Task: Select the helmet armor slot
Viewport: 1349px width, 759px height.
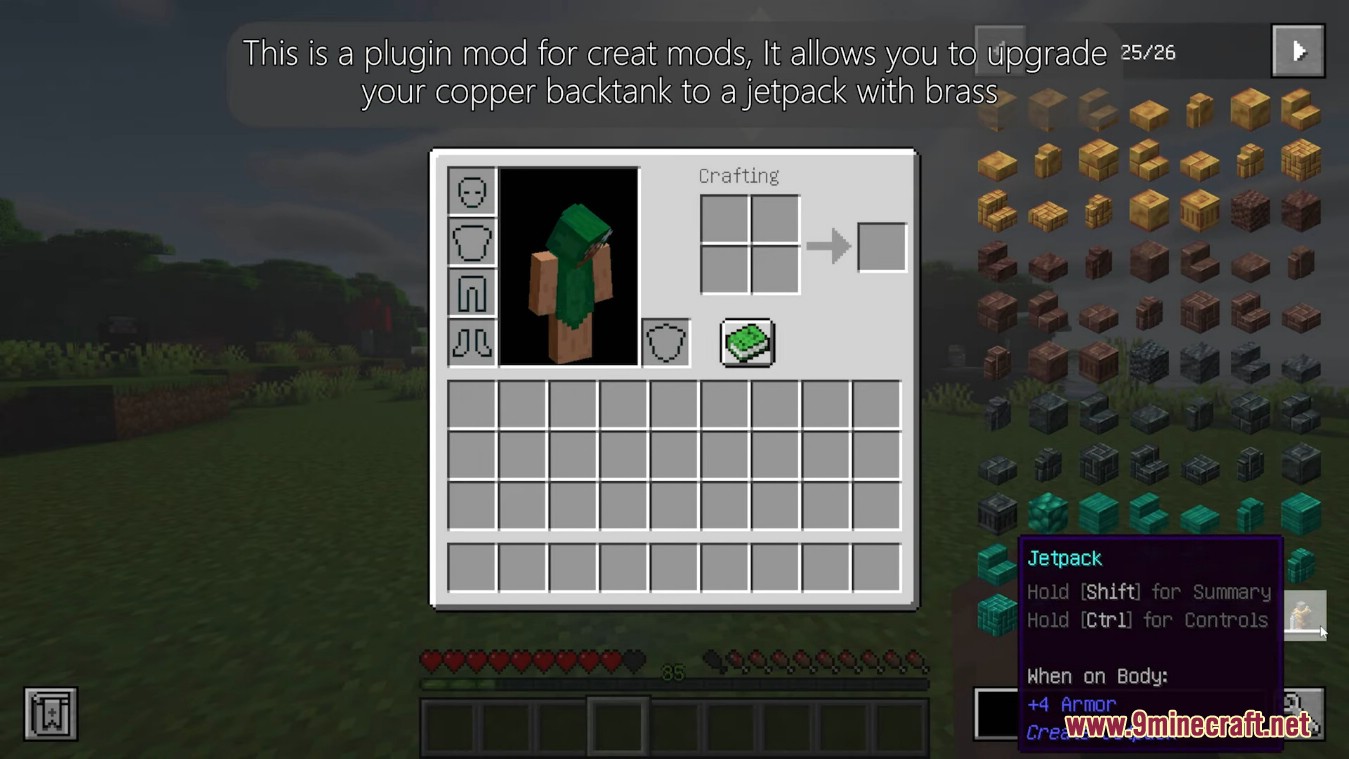Action: pos(471,192)
